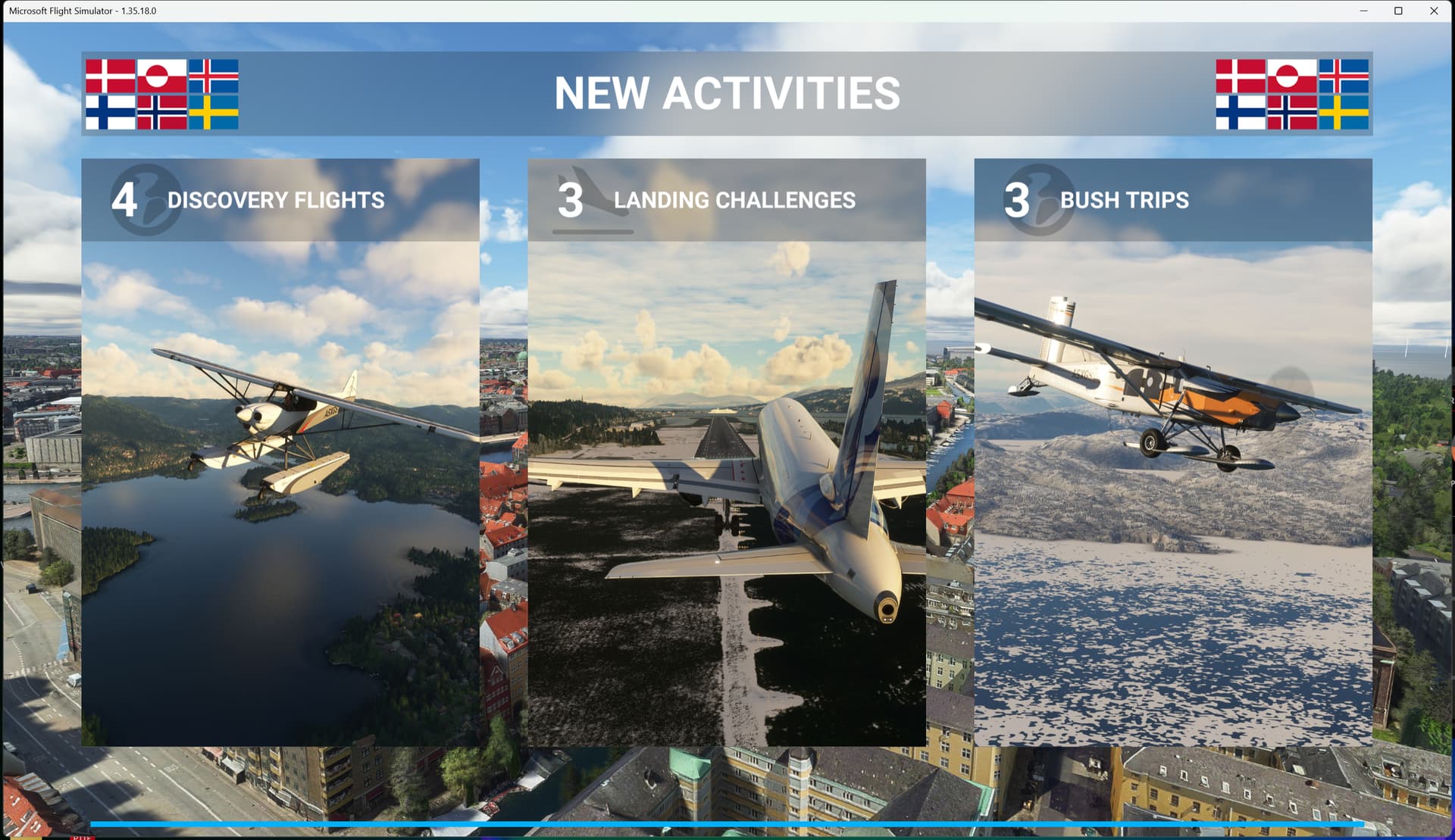Select the Discovery Flights panel
1455x840 pixels.
pos(280,451)
